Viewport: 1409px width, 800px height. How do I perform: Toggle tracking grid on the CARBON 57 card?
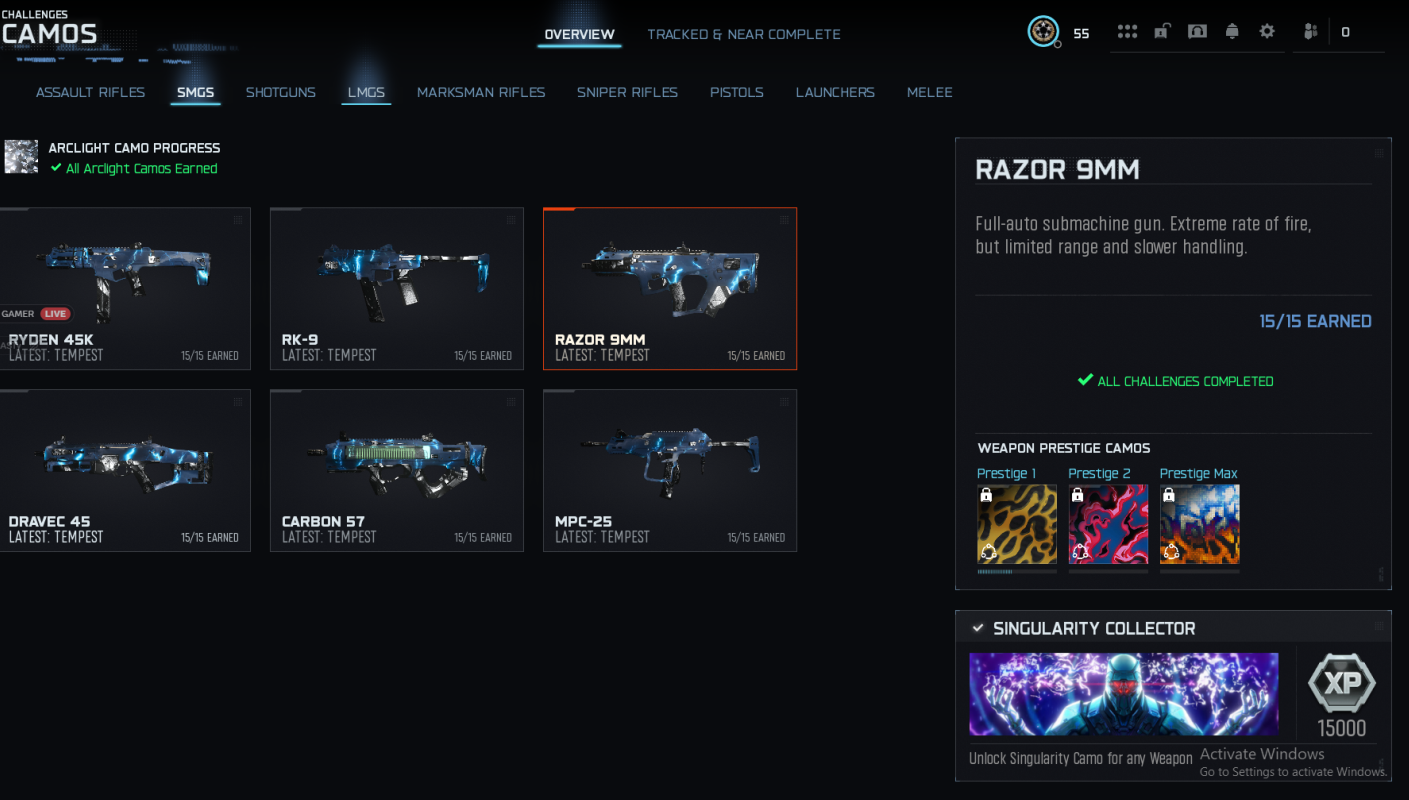(511, 402)
